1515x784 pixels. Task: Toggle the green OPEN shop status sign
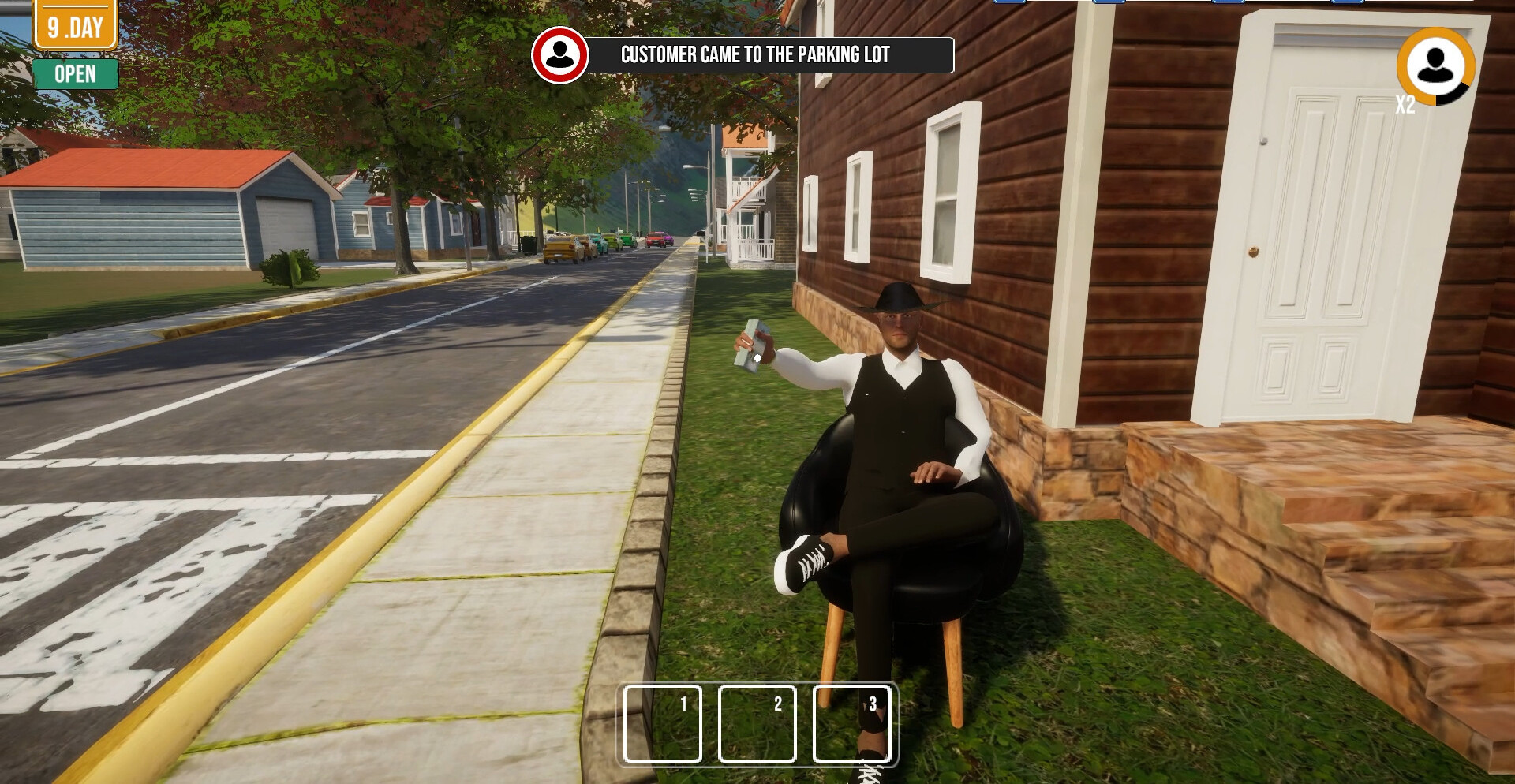(x=76, y=74)
